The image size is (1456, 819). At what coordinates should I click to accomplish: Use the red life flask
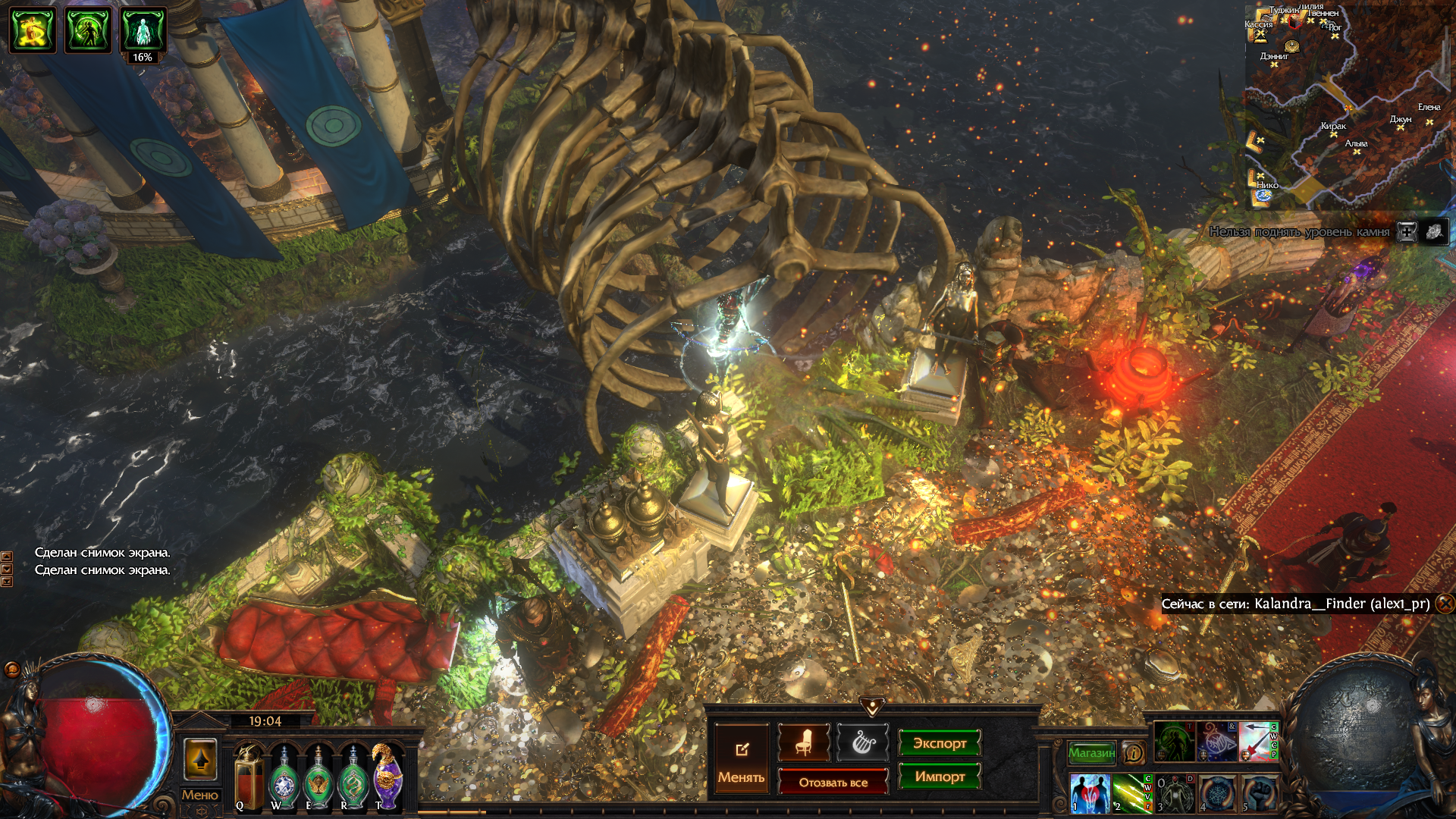249,780
